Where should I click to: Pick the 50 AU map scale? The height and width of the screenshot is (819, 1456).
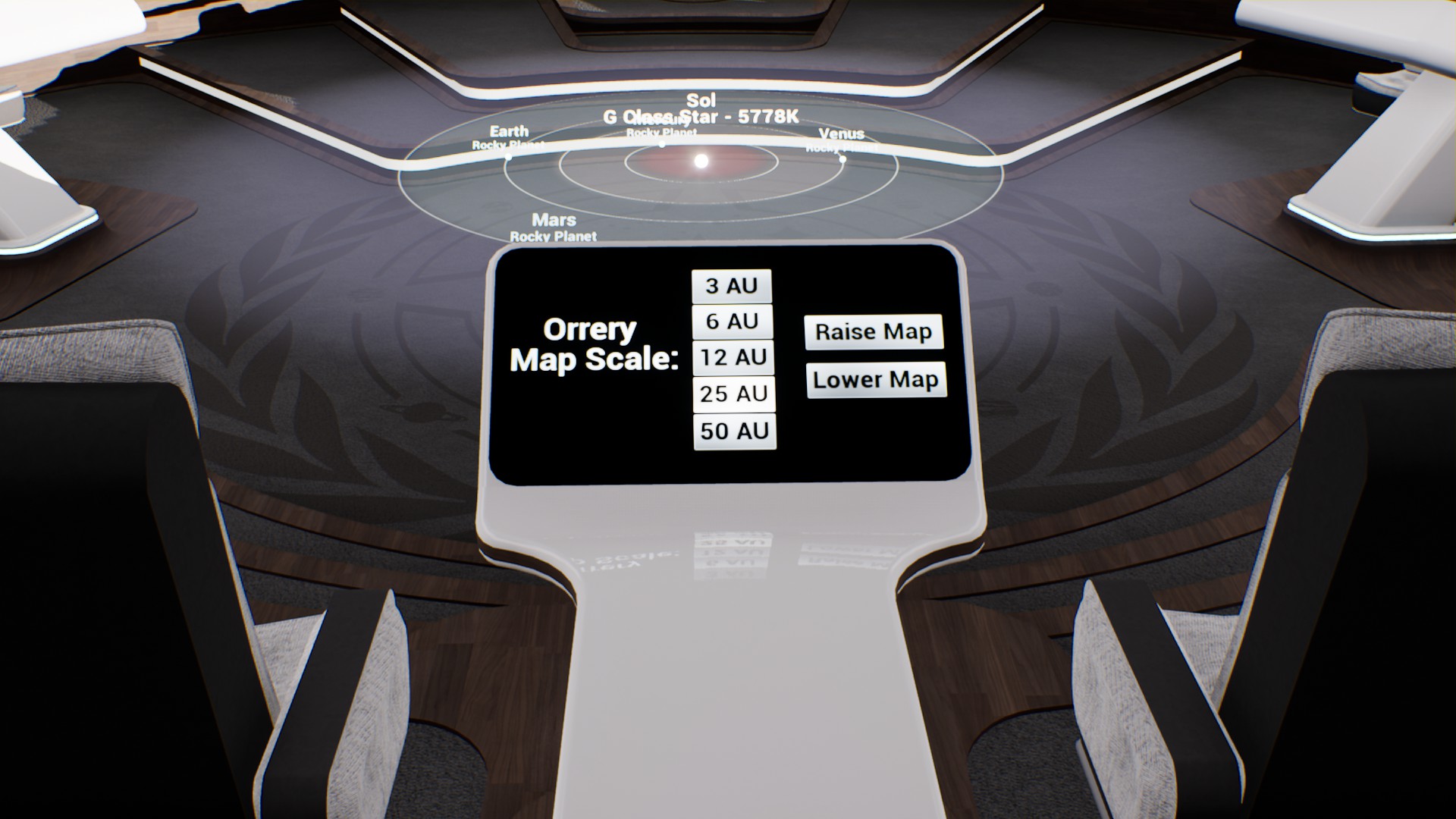(x=734, y=431)
